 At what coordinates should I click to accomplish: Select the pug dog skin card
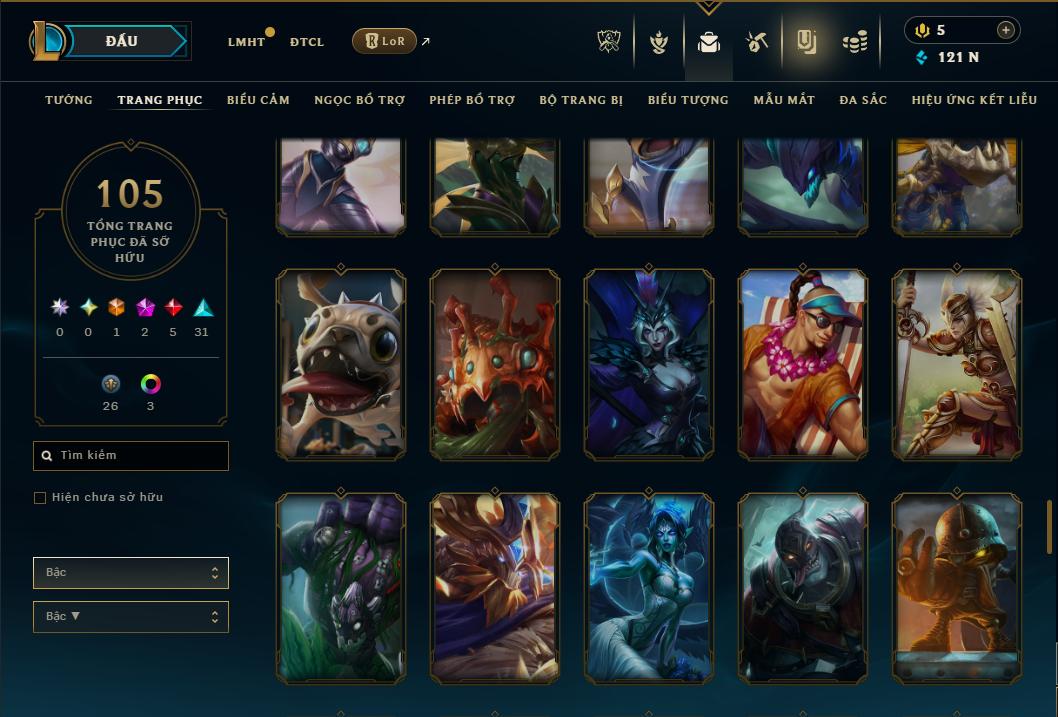(341, 364)
